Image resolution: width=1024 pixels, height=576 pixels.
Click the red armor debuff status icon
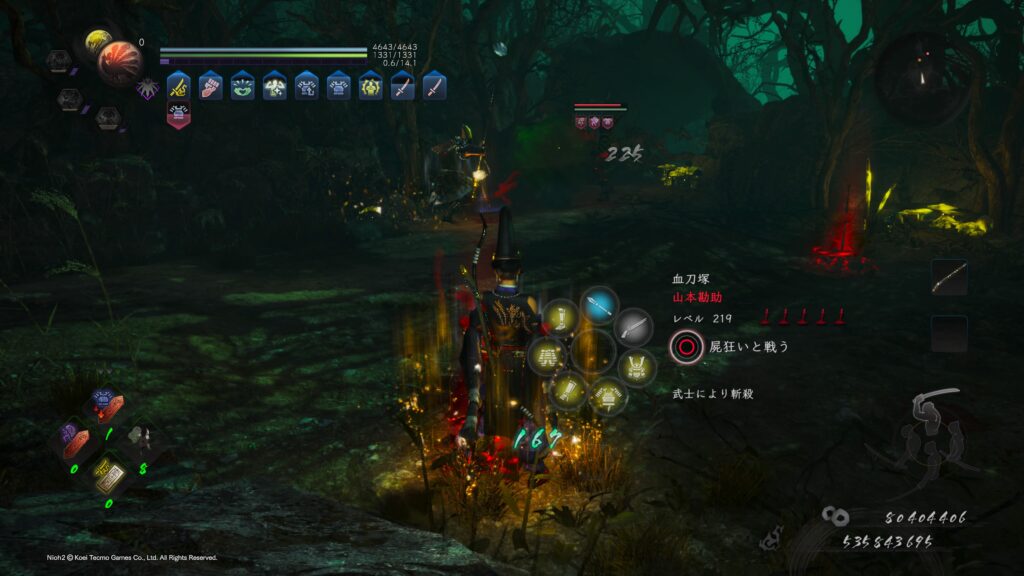click(x=179, y=116)
